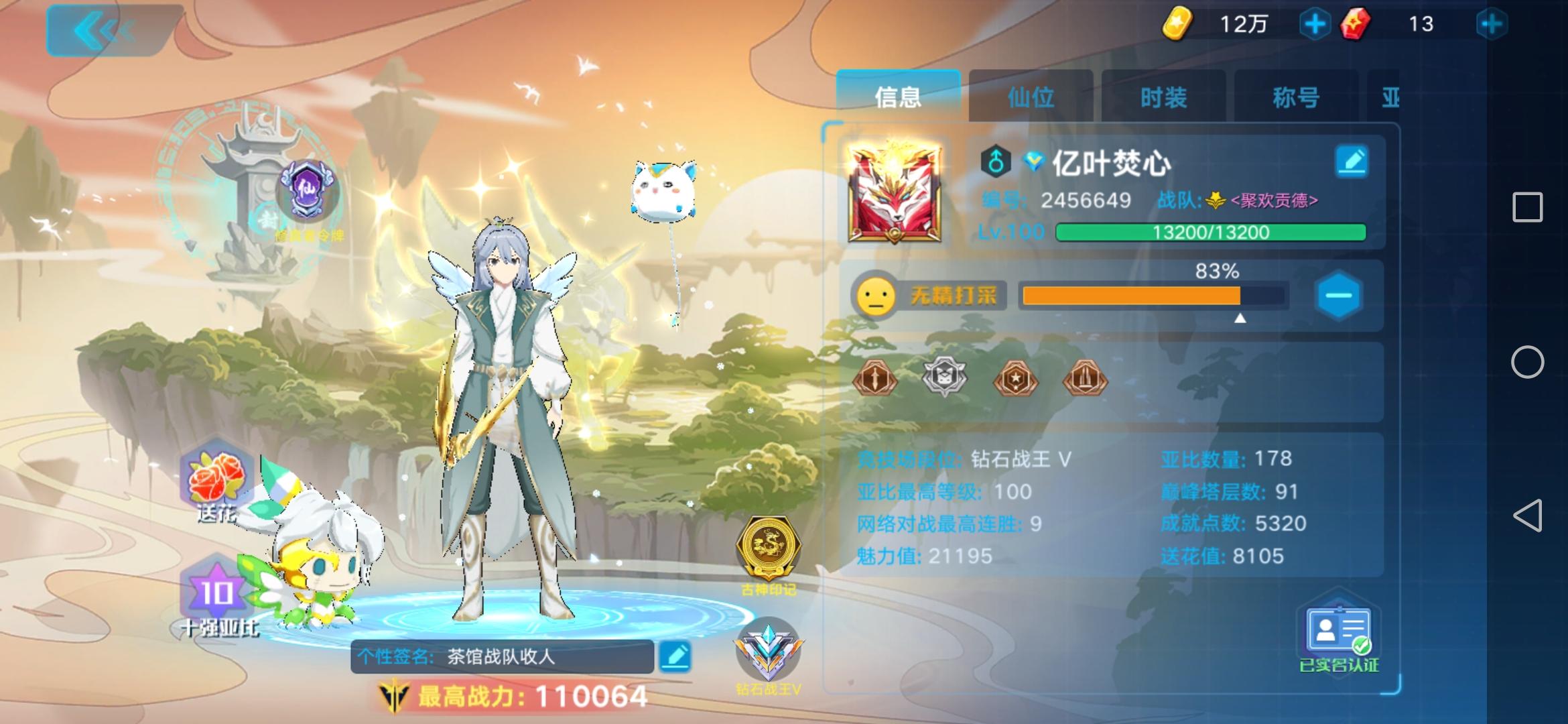Edit player name with the pencil icon

click(1353, 161)
